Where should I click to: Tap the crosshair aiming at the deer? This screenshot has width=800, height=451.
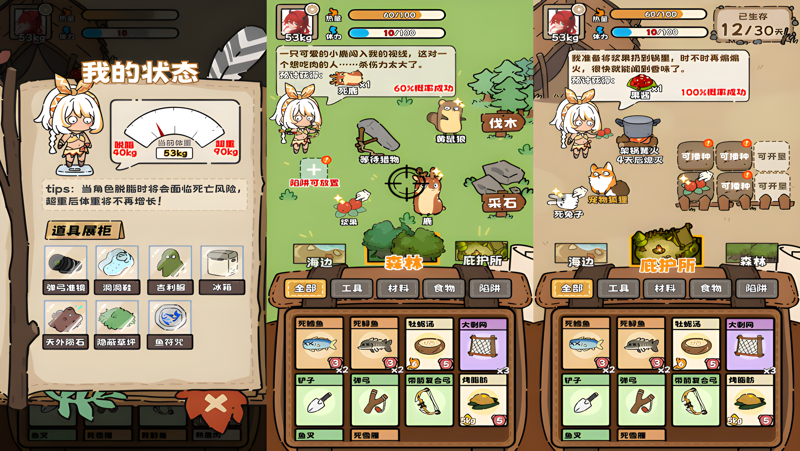404,184
